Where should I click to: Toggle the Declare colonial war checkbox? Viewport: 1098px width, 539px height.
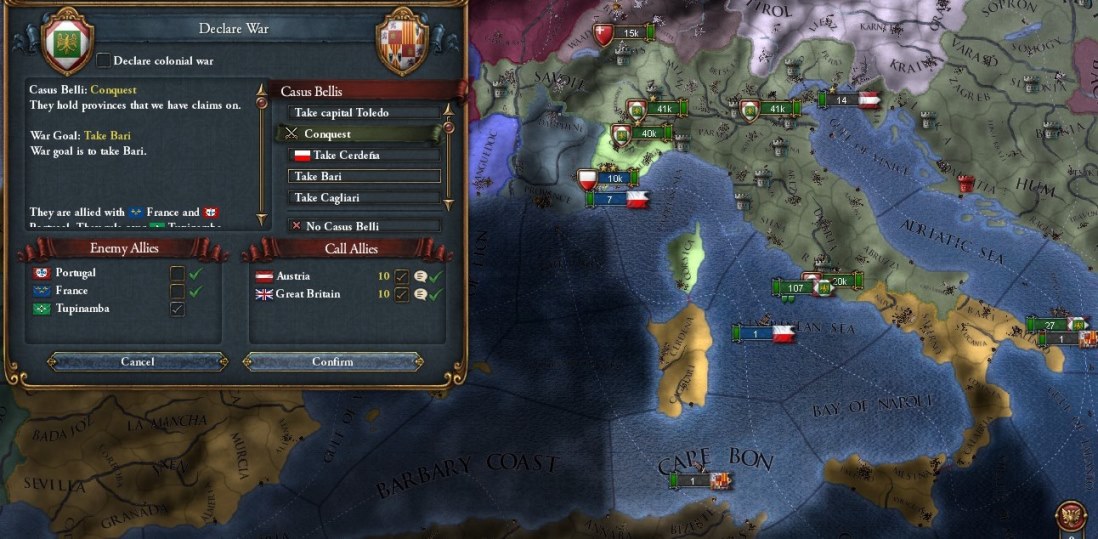click(x=103, y=61)
